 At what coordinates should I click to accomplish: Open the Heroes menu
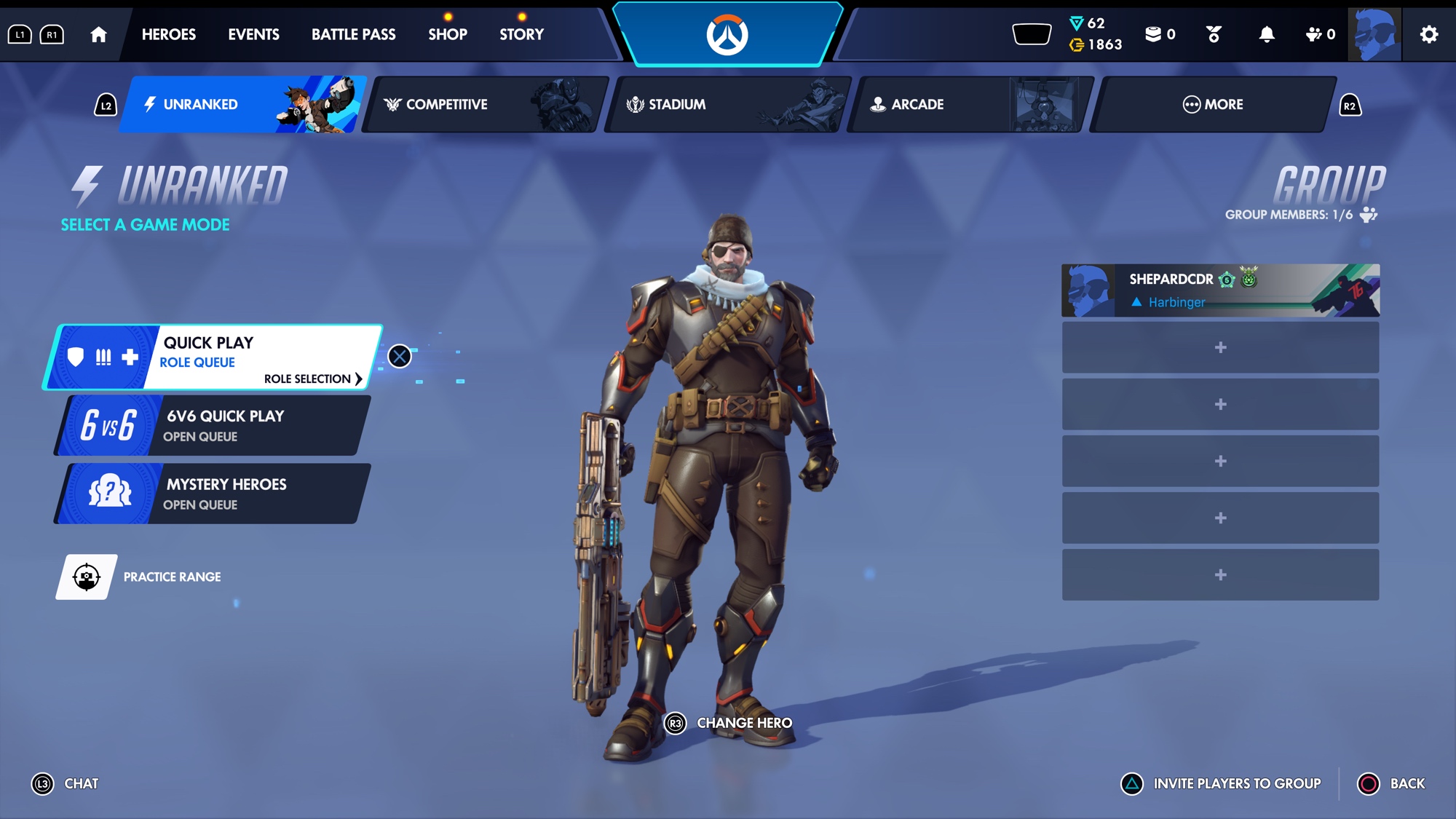(168, 34)
